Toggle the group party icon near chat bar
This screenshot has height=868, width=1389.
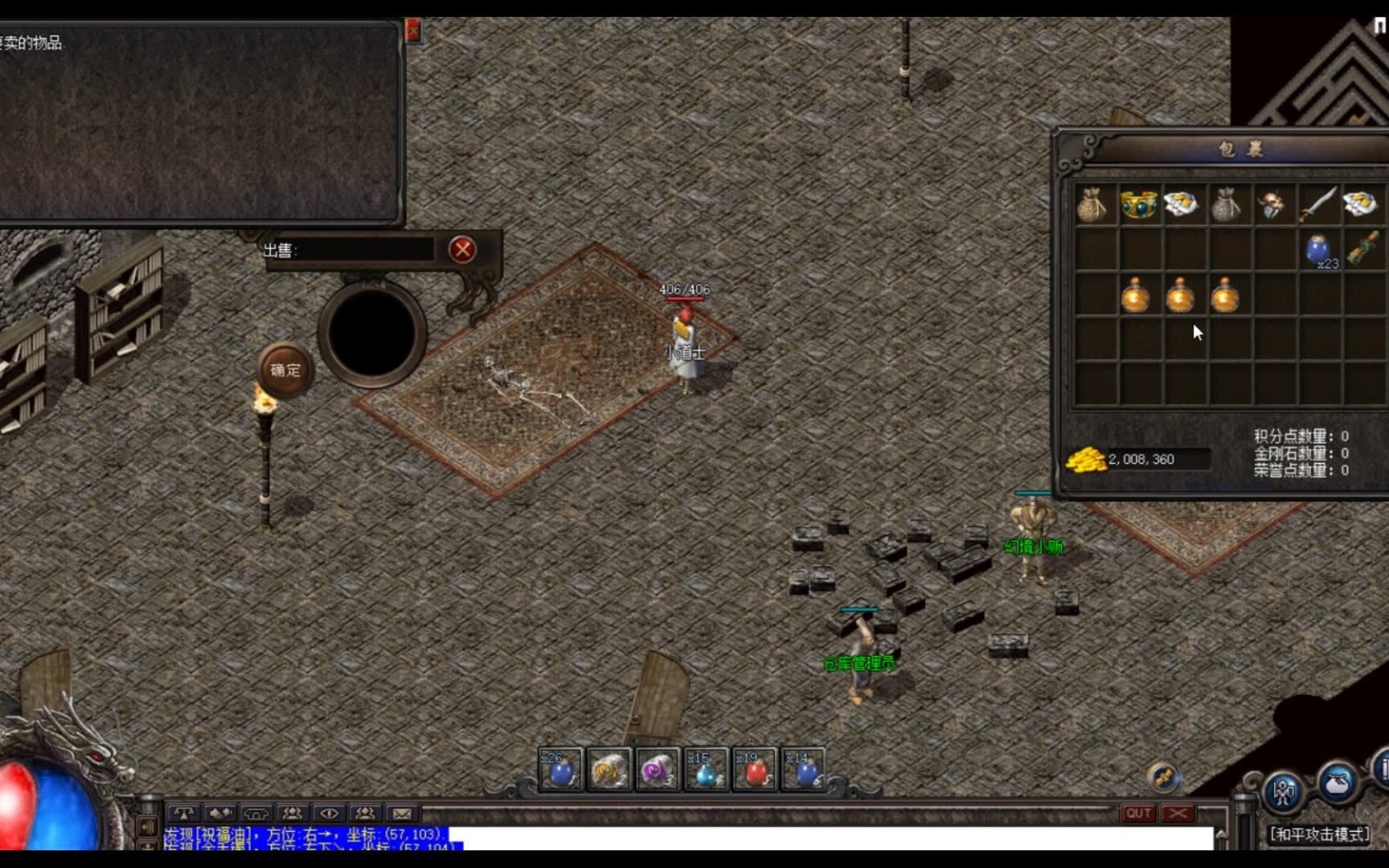293,814
